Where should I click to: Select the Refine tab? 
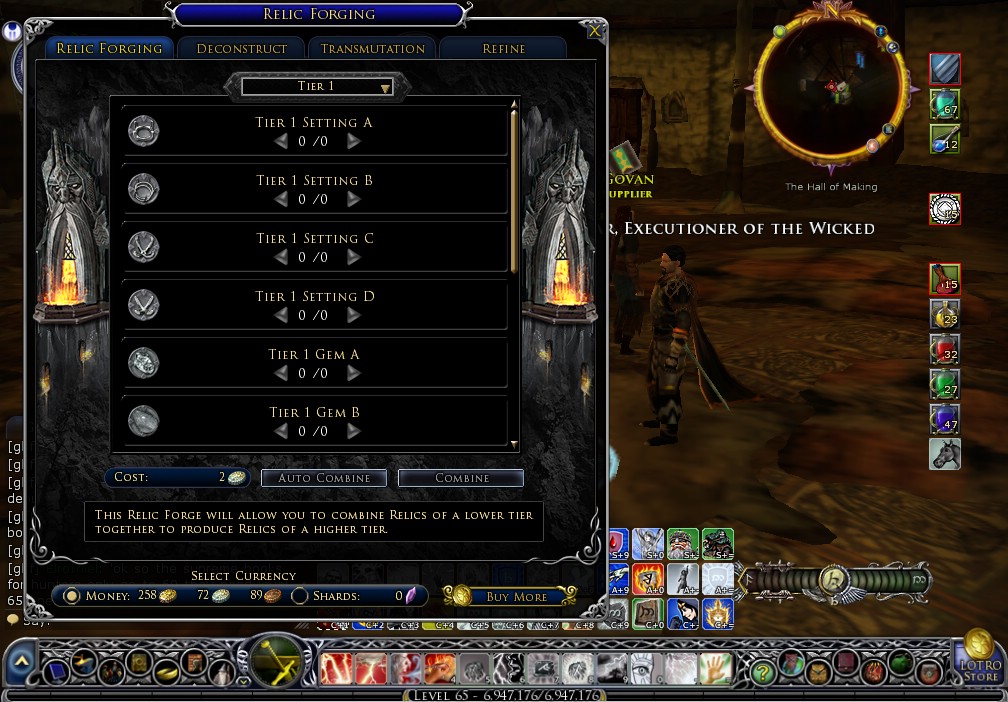tap(503, 48)
